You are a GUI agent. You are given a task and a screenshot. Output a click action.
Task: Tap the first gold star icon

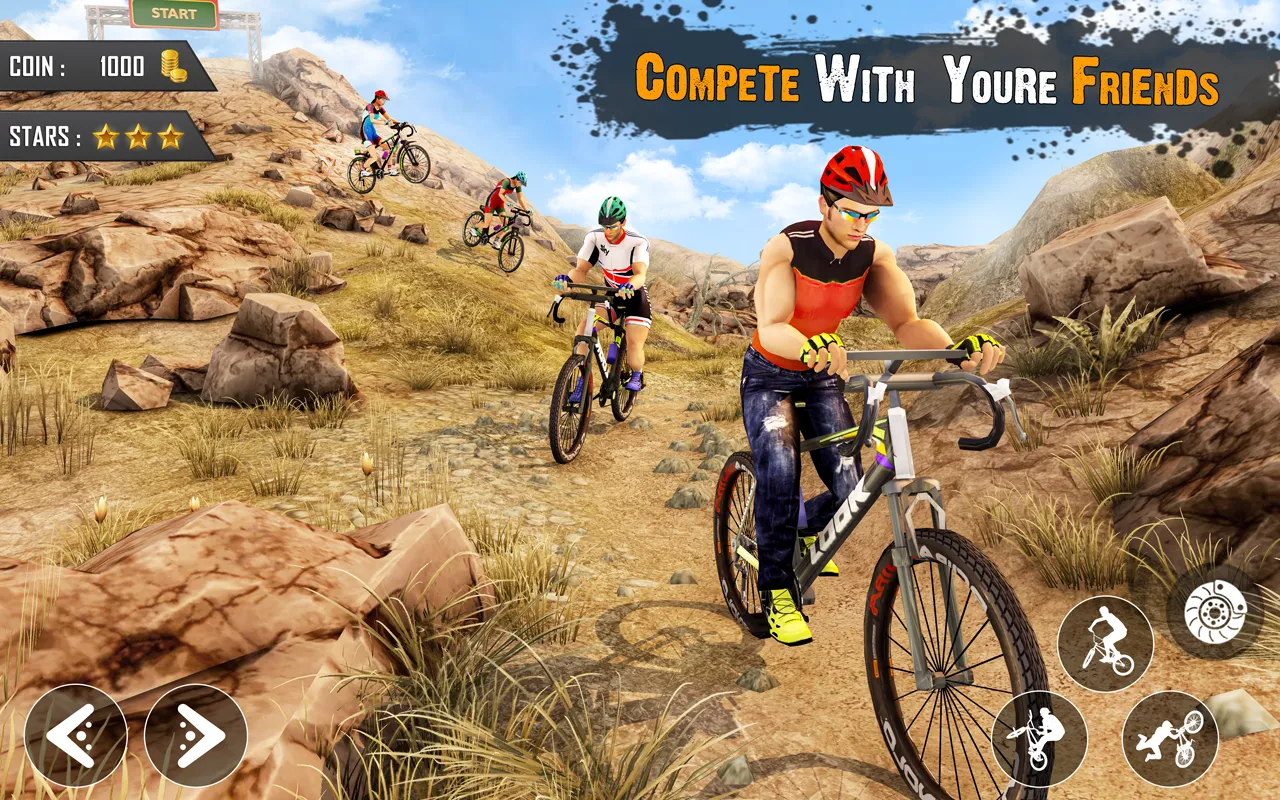107,134
